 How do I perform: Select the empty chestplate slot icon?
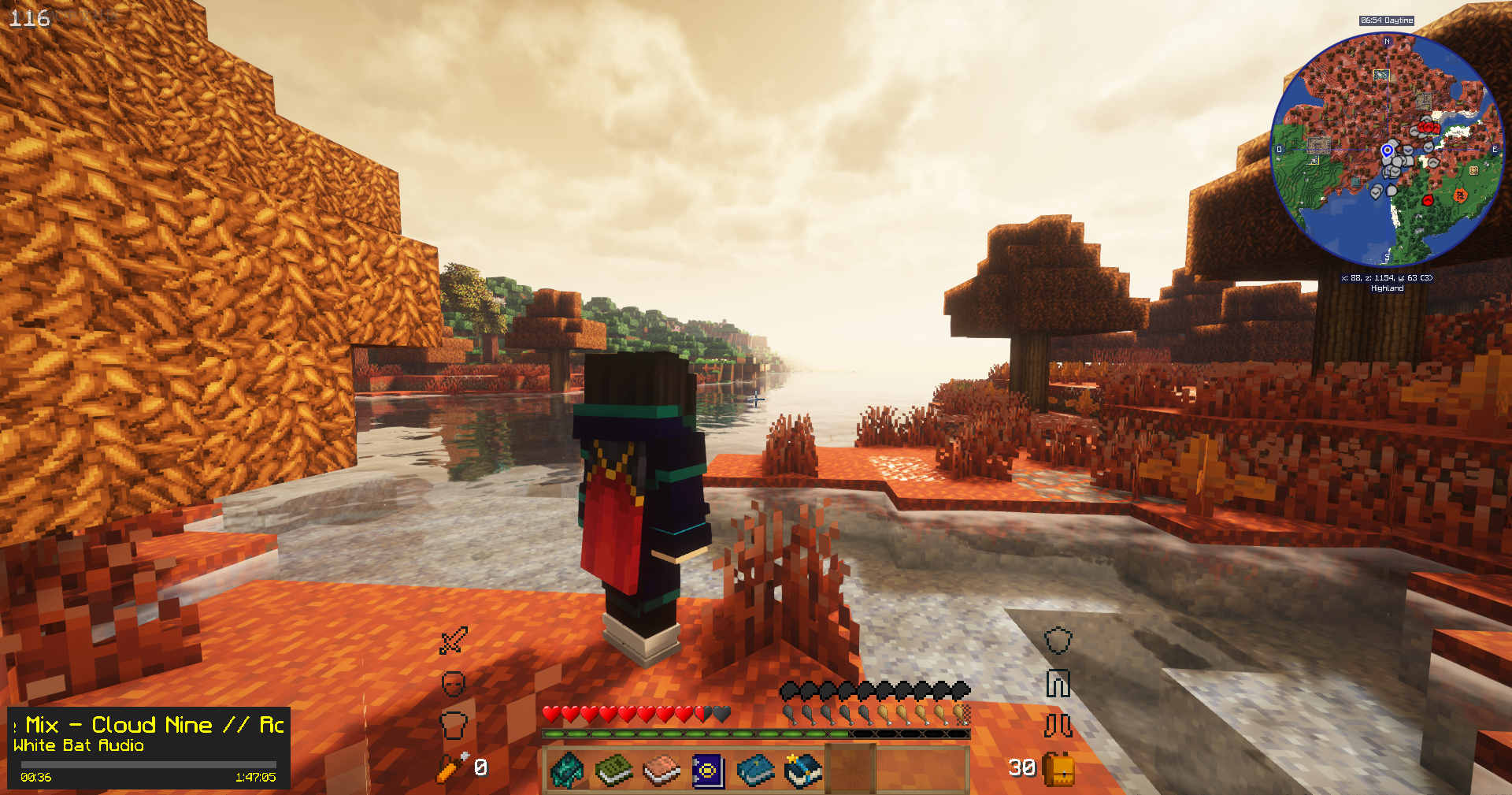point(453,724)
